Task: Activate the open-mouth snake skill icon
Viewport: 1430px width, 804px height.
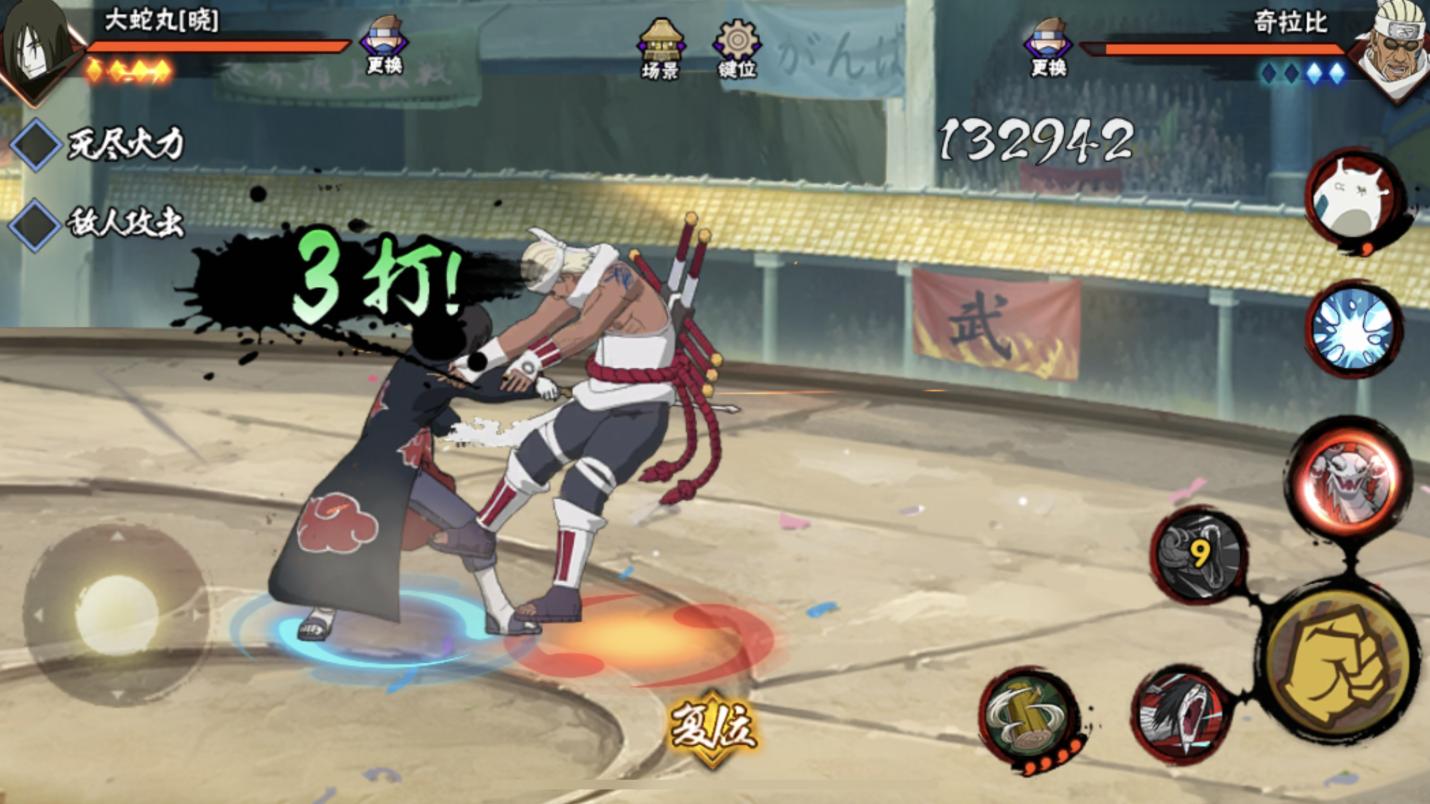Action: pyautogui.click(x=1181, y=715)
